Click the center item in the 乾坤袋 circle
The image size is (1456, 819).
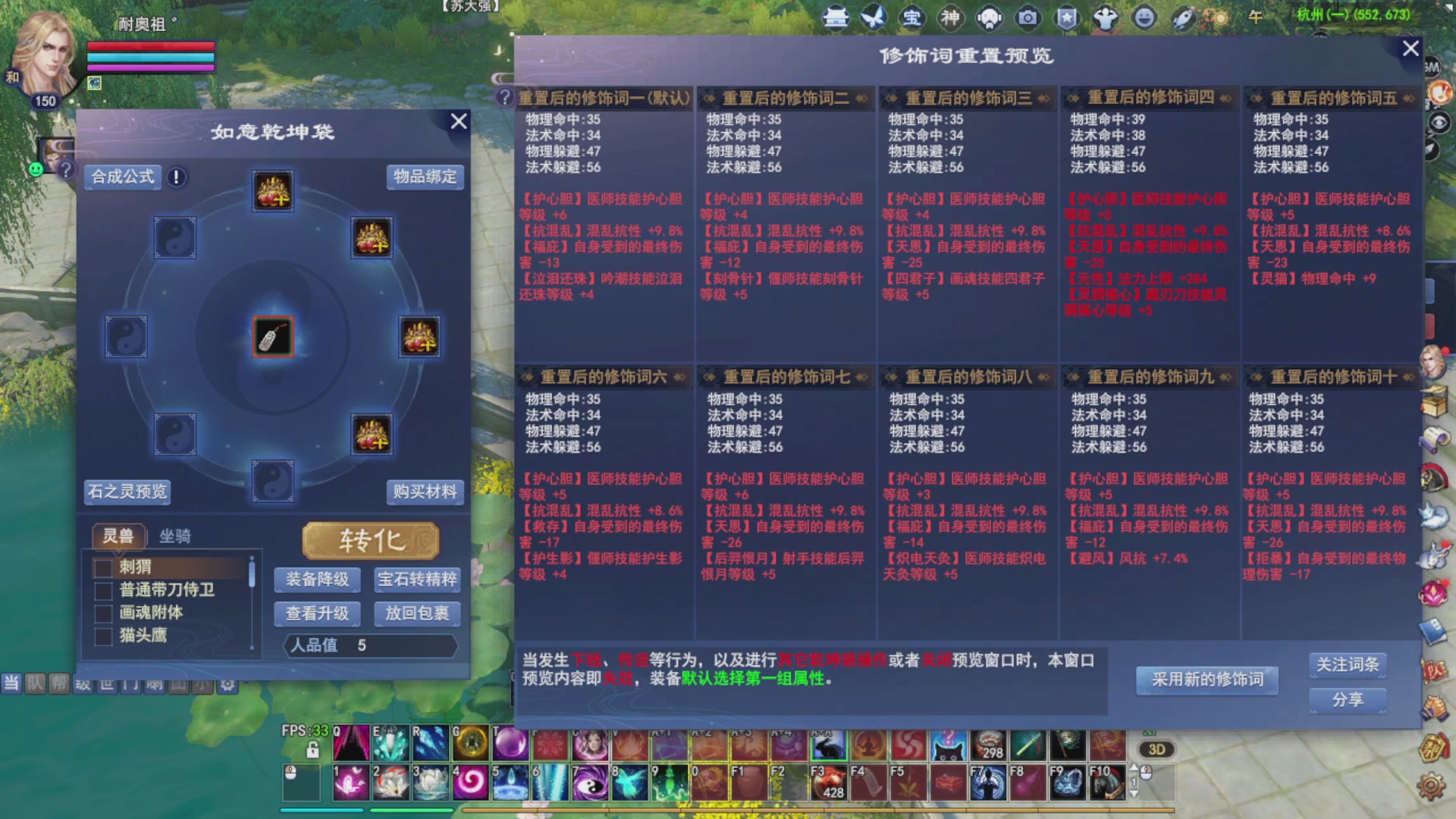pos(272,337)
